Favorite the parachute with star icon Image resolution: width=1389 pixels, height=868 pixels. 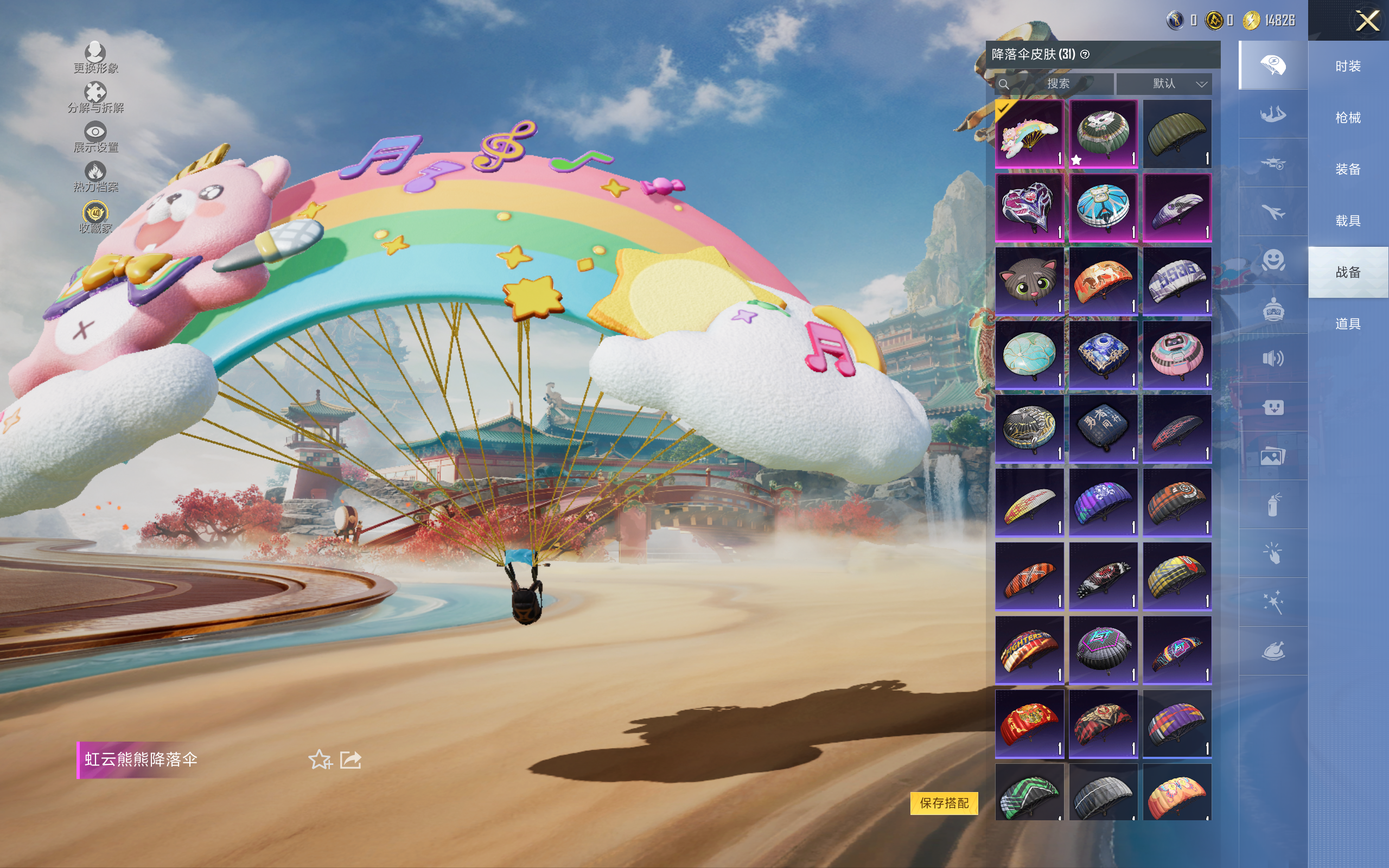tap(320, 759)
